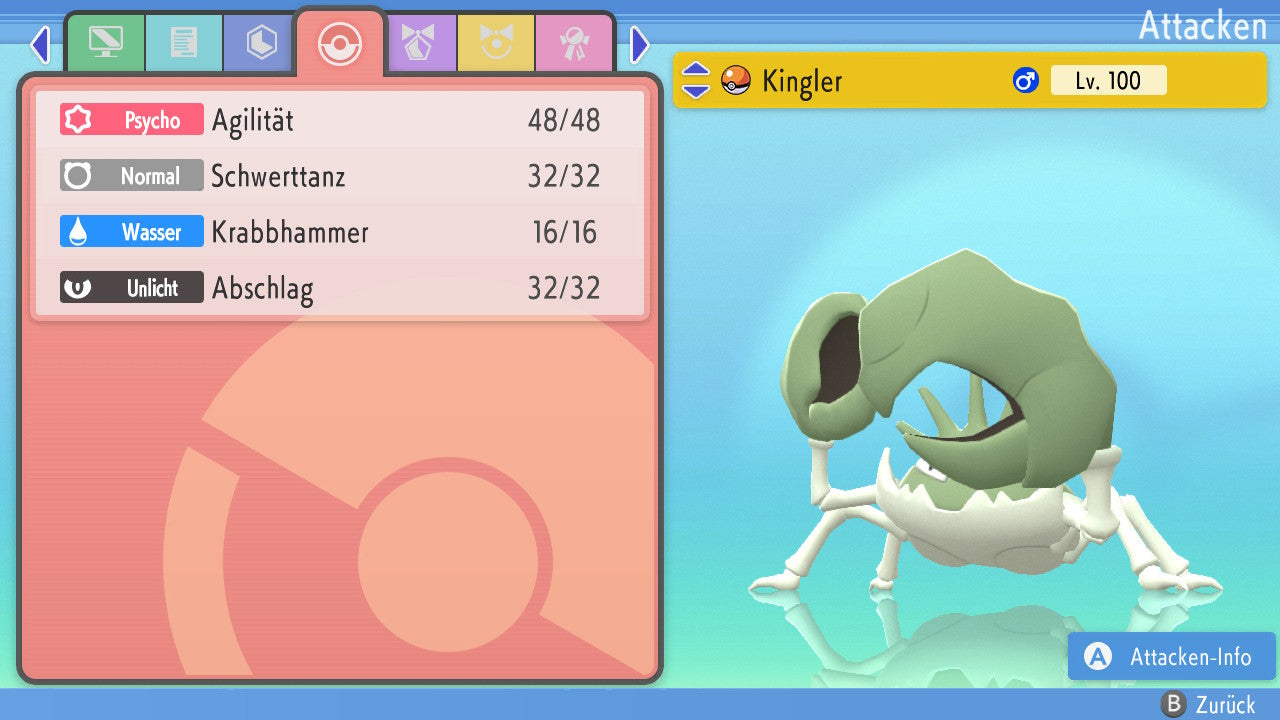Switch to the purple ribbon bow tab
The height and width of the screenshot is (720, 1280).
point(418,43)
